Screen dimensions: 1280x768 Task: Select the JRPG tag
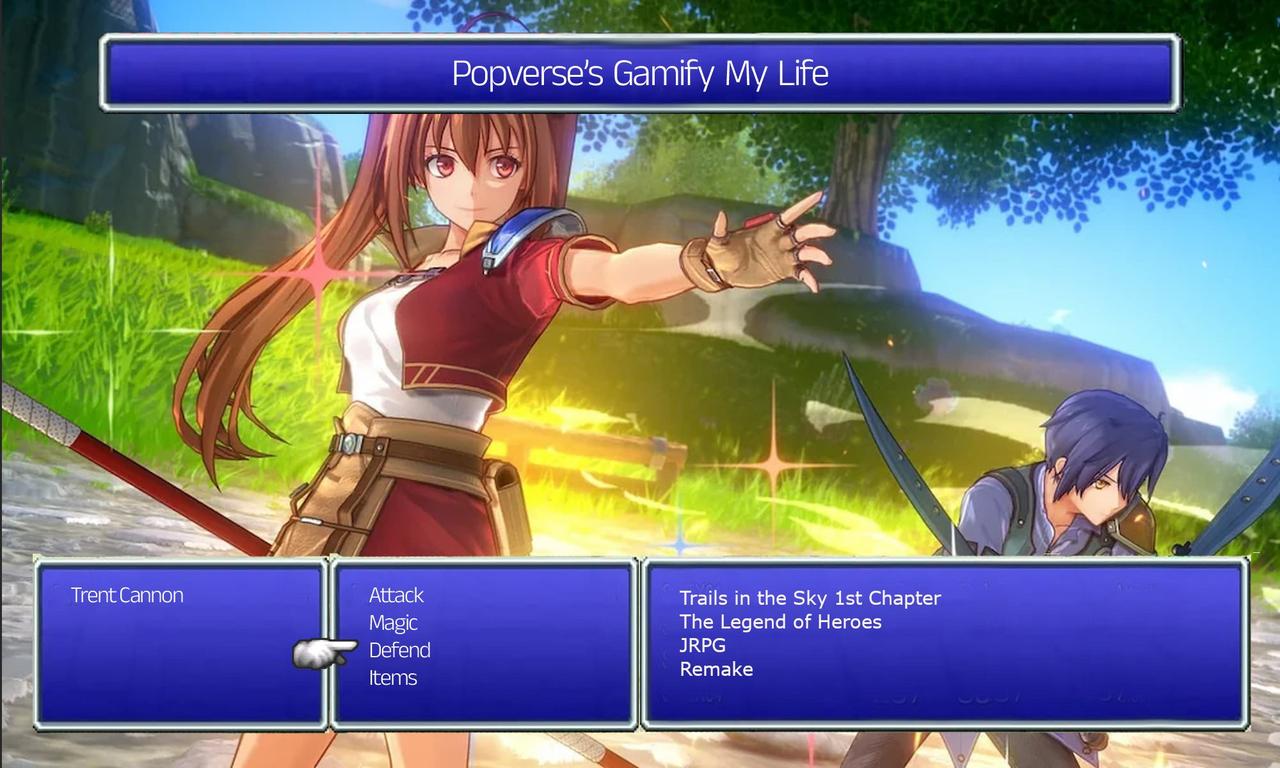click(702, 645)
